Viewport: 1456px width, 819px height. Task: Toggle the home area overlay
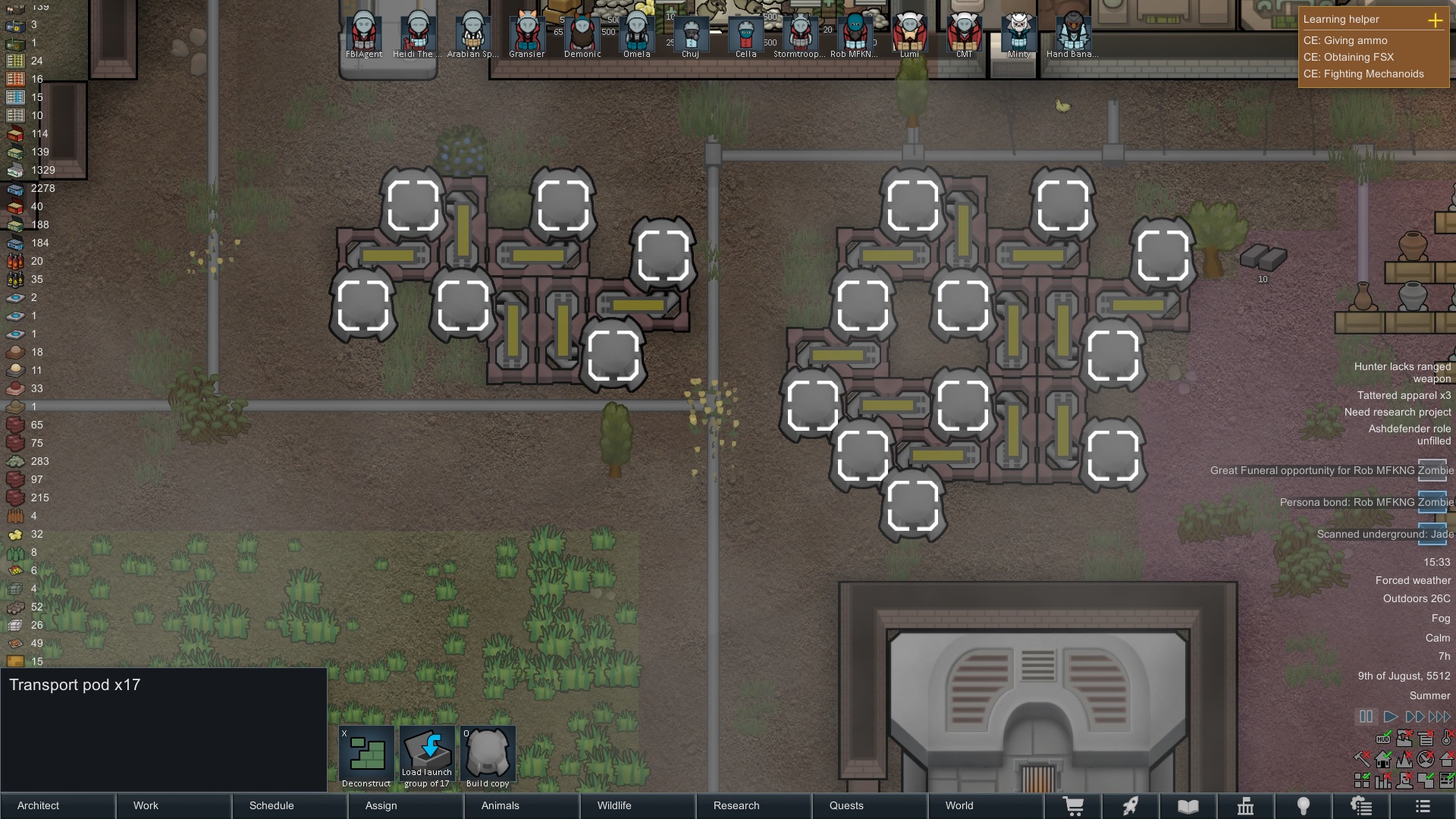(x=1383, y=759)
